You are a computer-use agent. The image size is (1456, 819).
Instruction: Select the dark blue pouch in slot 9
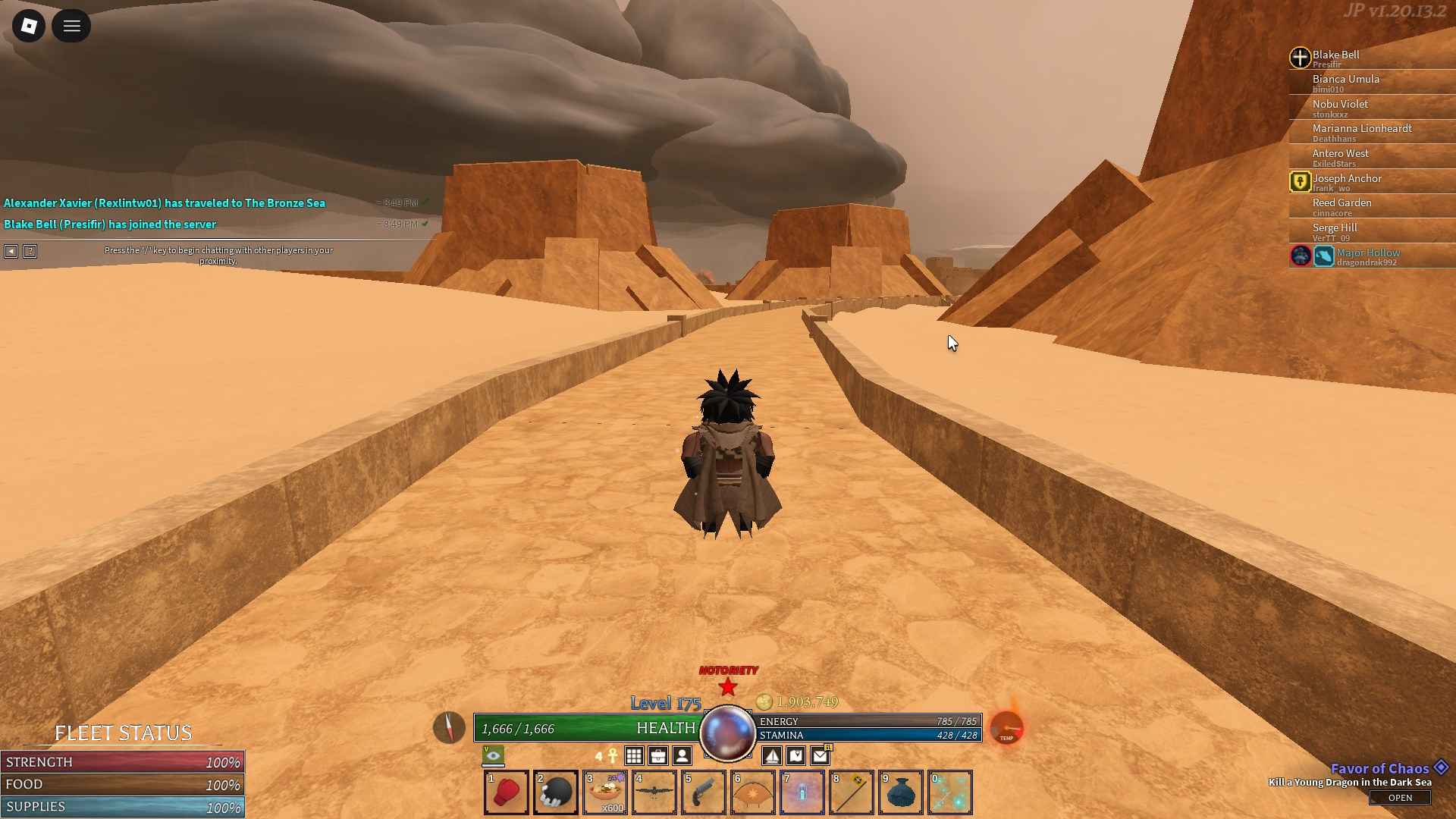[901, 792]
